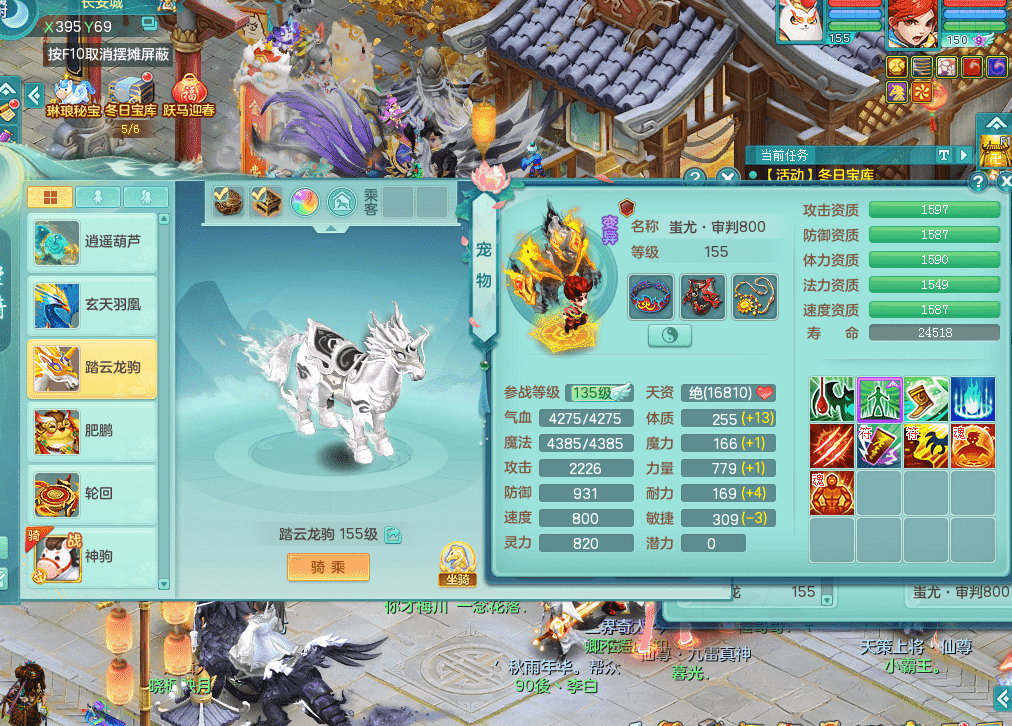Select the purple-framed green figure skill
This screenshot has height=726, width=1012.
(879, 399)
